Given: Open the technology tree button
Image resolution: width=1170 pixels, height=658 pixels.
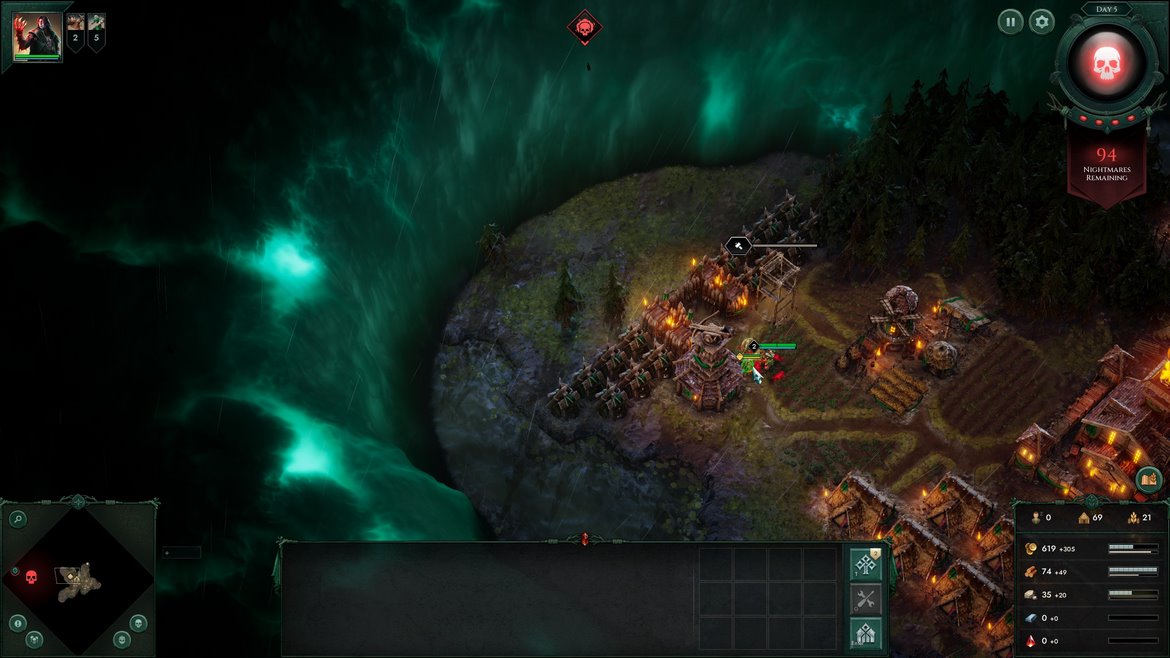Looking at the screenshot, I should 866,565.
